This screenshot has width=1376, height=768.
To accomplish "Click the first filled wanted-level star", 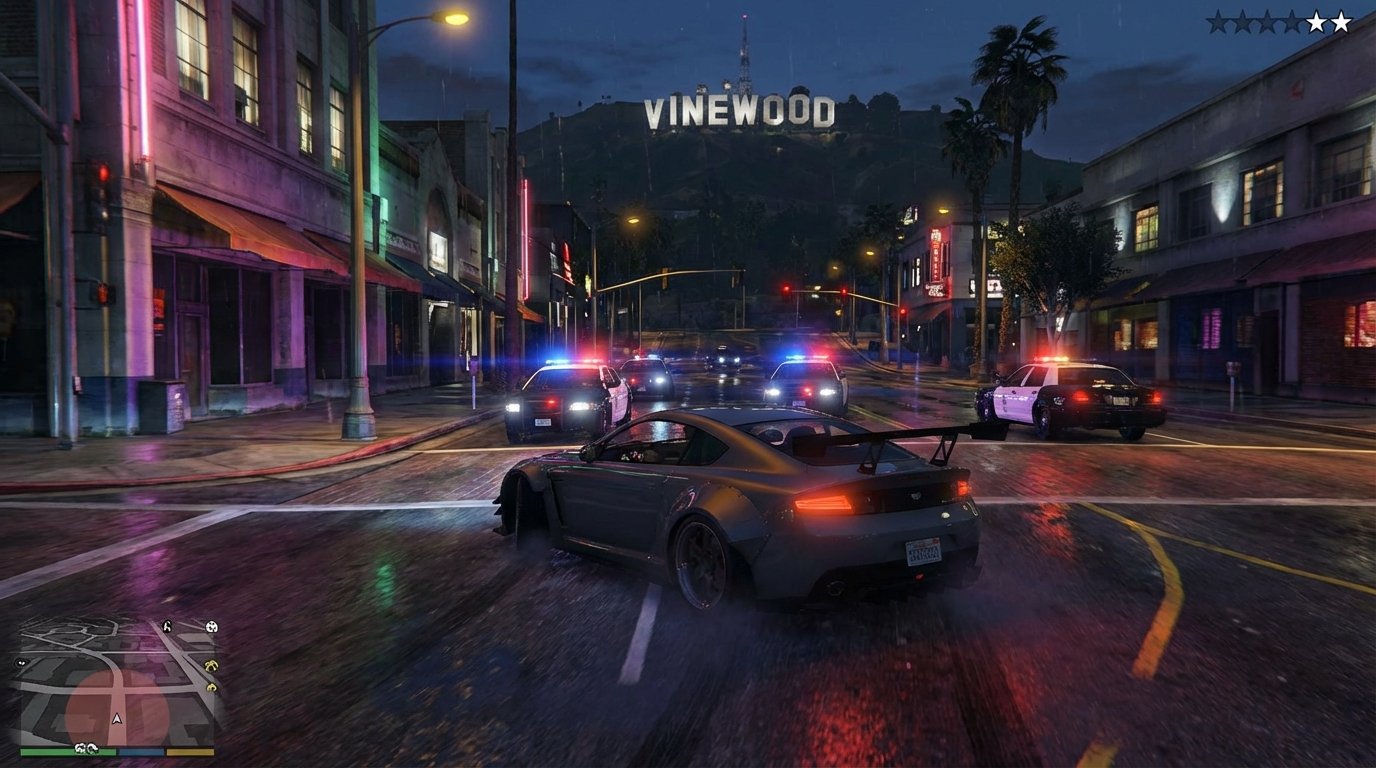I will pos(1316,21).
